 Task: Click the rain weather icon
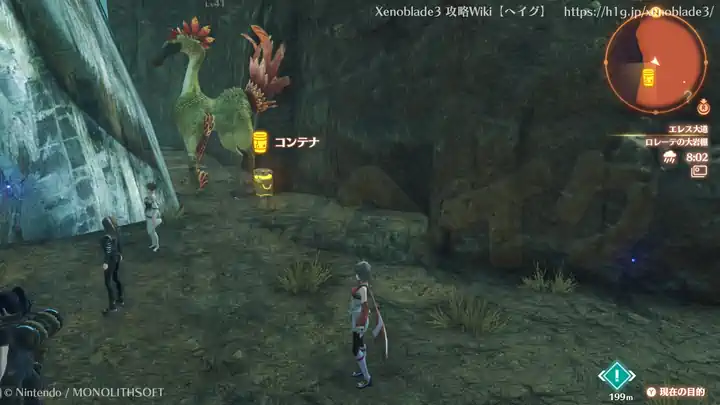coord(670,157)
